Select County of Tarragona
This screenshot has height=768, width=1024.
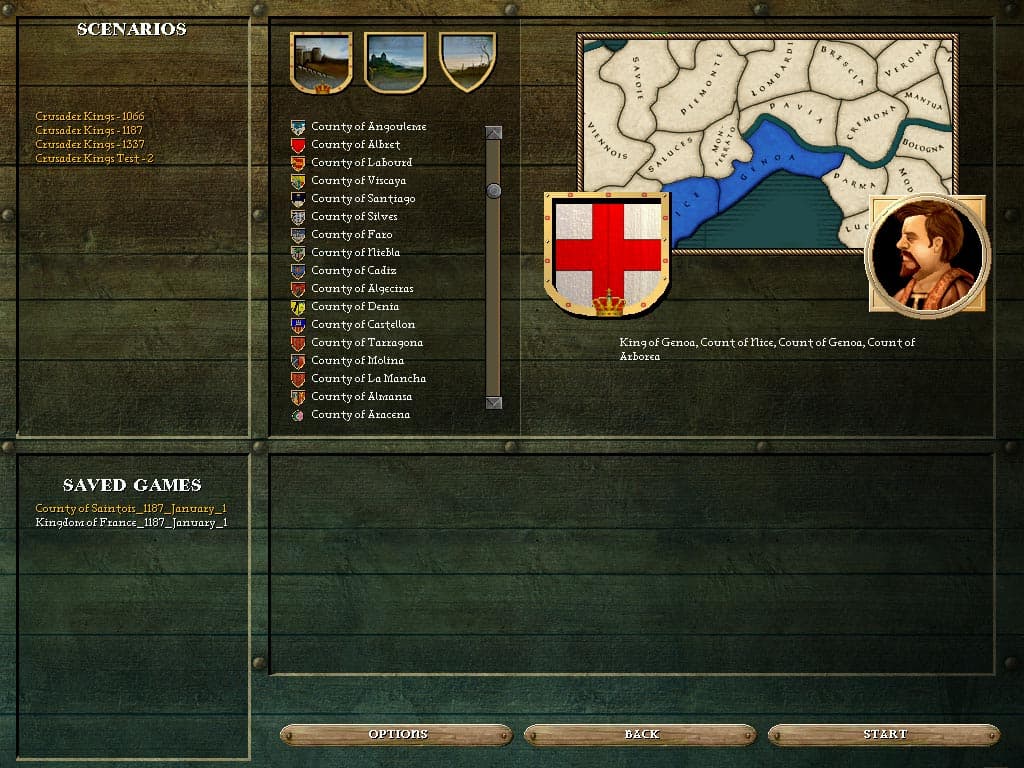click(x=366, y=343)
